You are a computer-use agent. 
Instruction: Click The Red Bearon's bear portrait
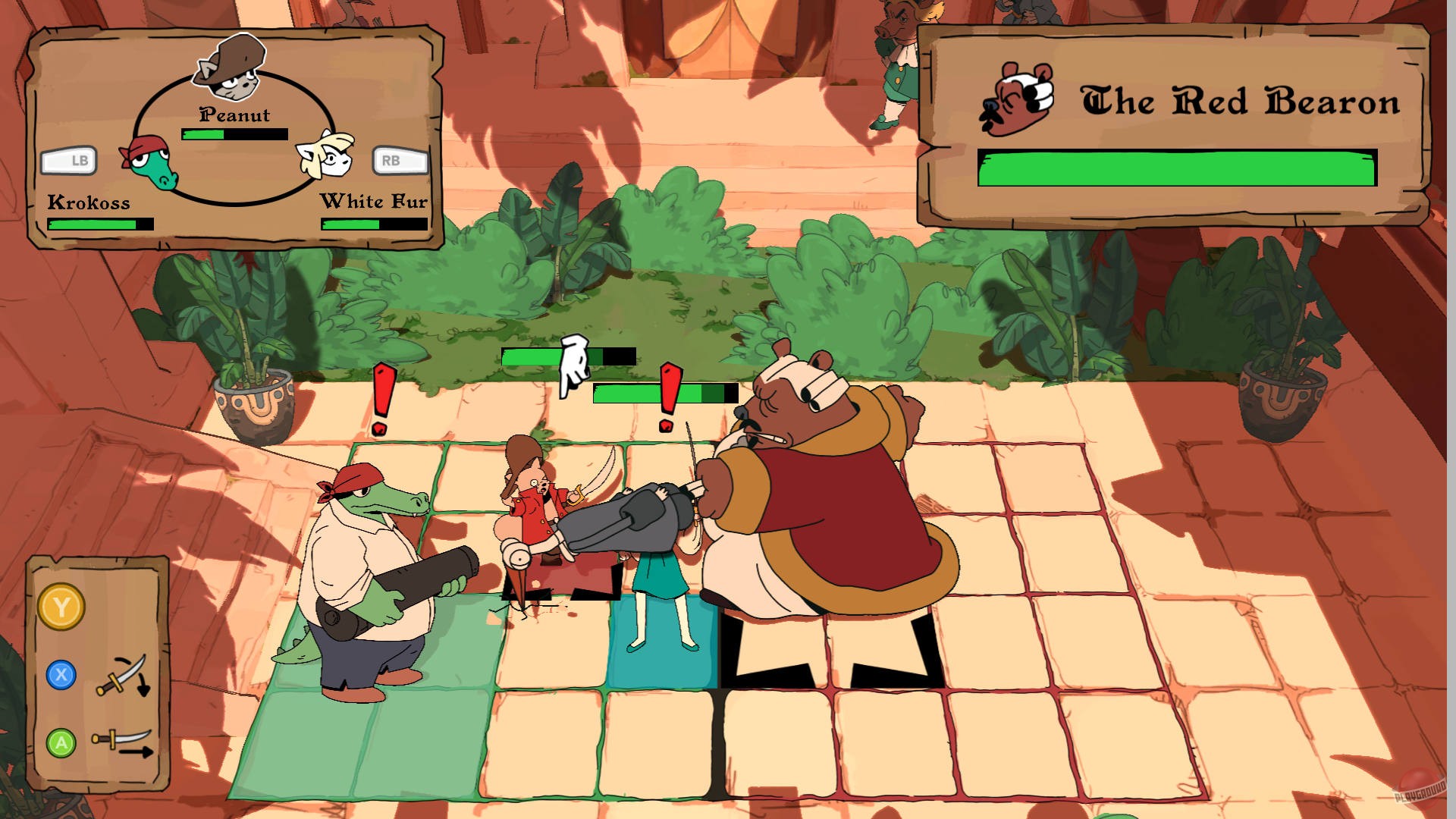[1016, 99]
